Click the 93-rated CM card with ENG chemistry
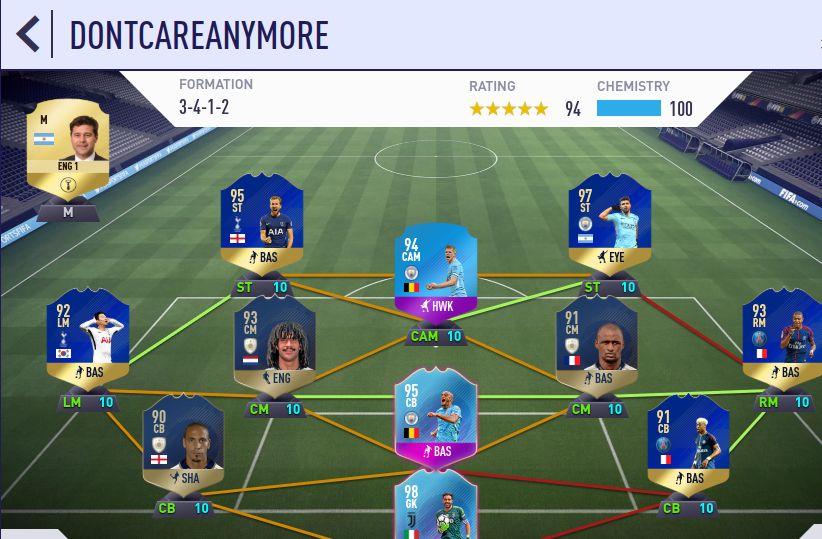 274,342
